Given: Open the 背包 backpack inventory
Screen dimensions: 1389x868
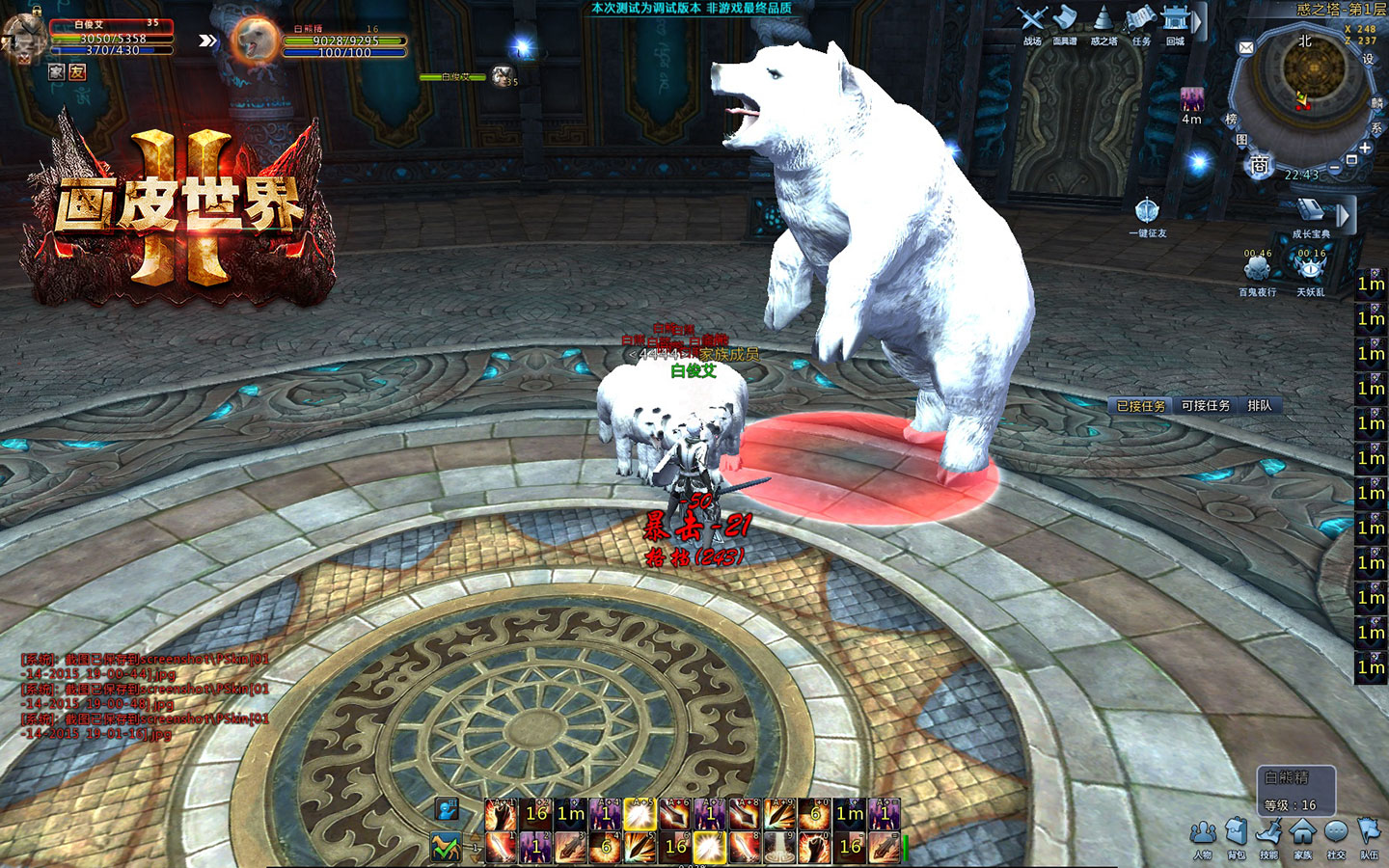Looking at the screenshot, I should [1236, 833].
